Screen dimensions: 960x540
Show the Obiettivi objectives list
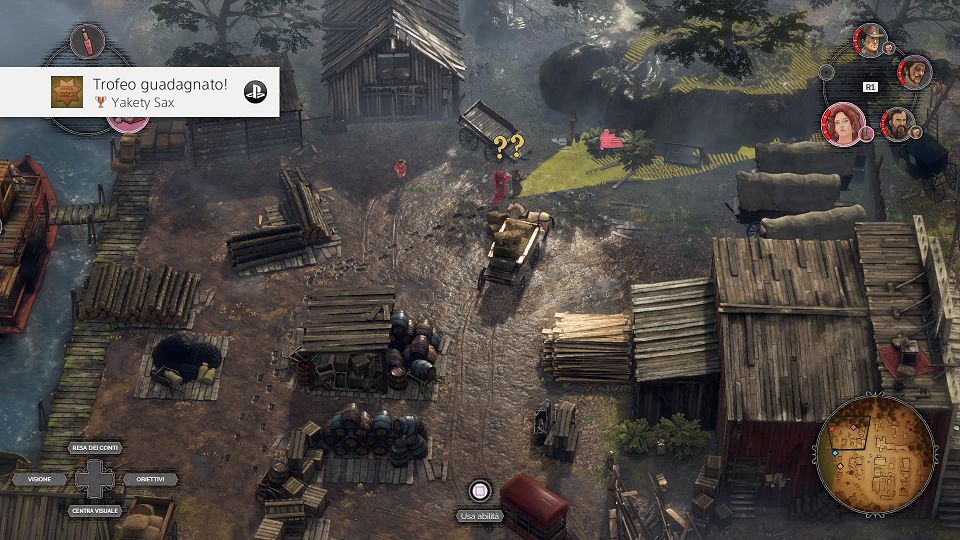pos(151,480)
